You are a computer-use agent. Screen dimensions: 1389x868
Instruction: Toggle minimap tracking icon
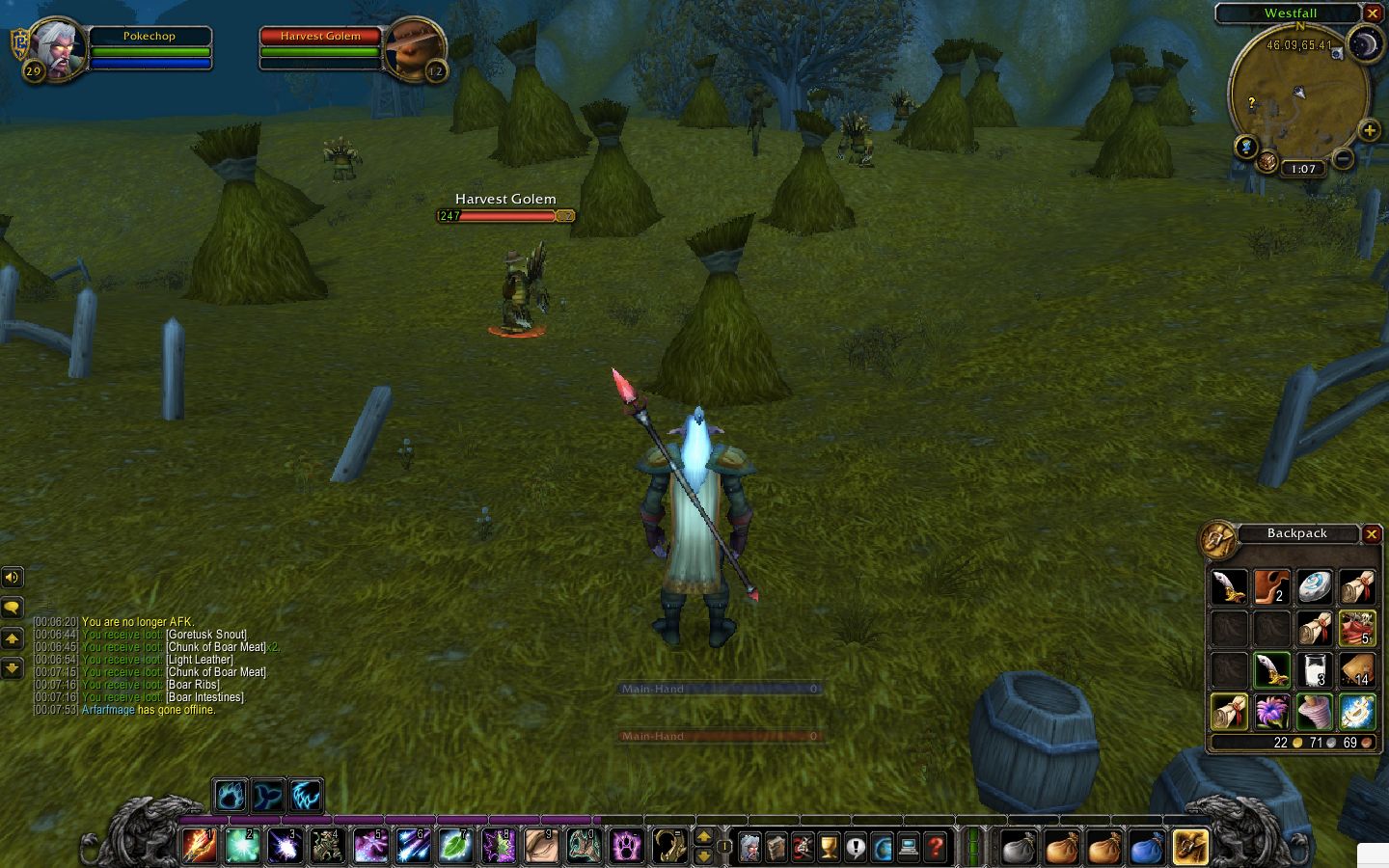point(1245,147)
